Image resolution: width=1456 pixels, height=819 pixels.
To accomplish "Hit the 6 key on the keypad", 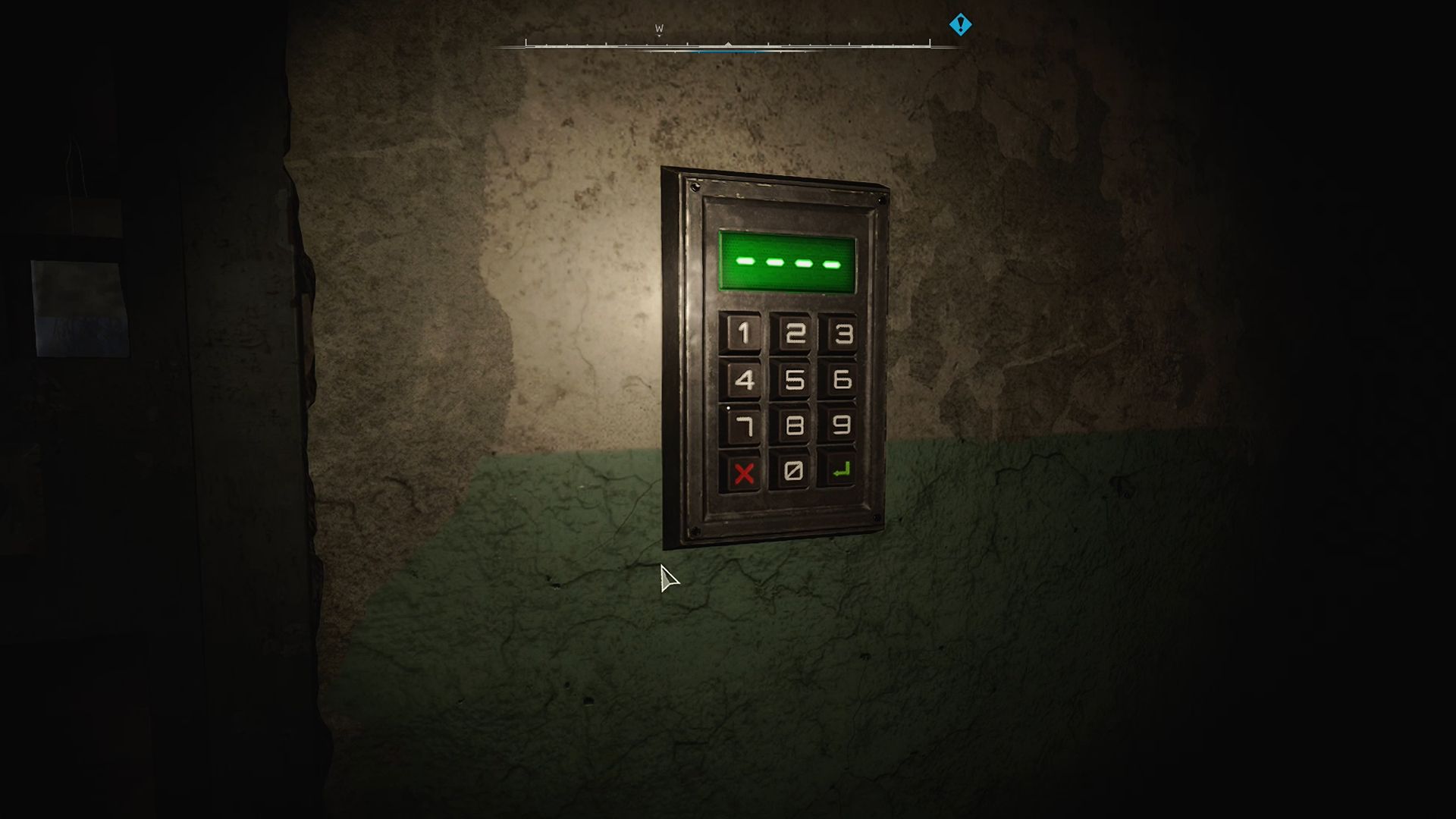I will (841, 380).
